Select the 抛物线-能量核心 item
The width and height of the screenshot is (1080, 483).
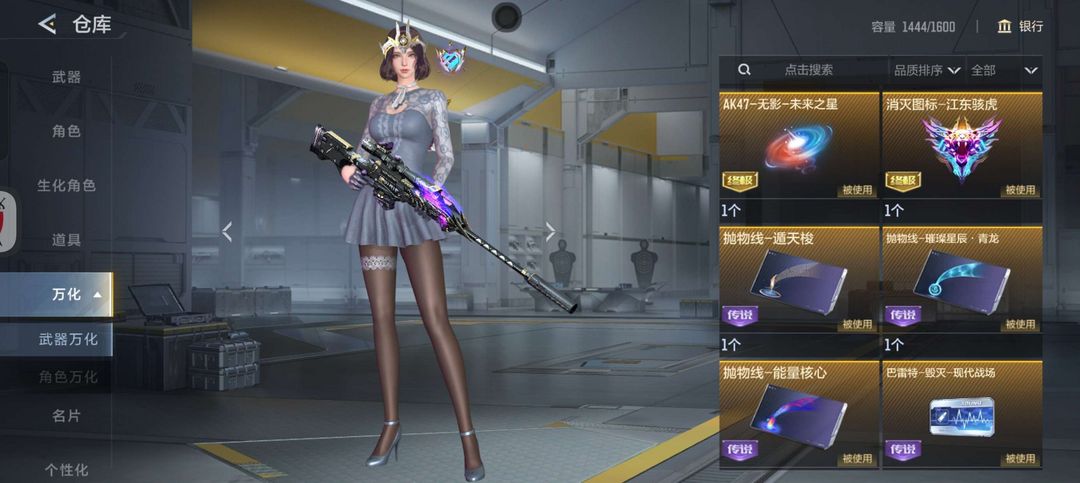pos(799,413)
